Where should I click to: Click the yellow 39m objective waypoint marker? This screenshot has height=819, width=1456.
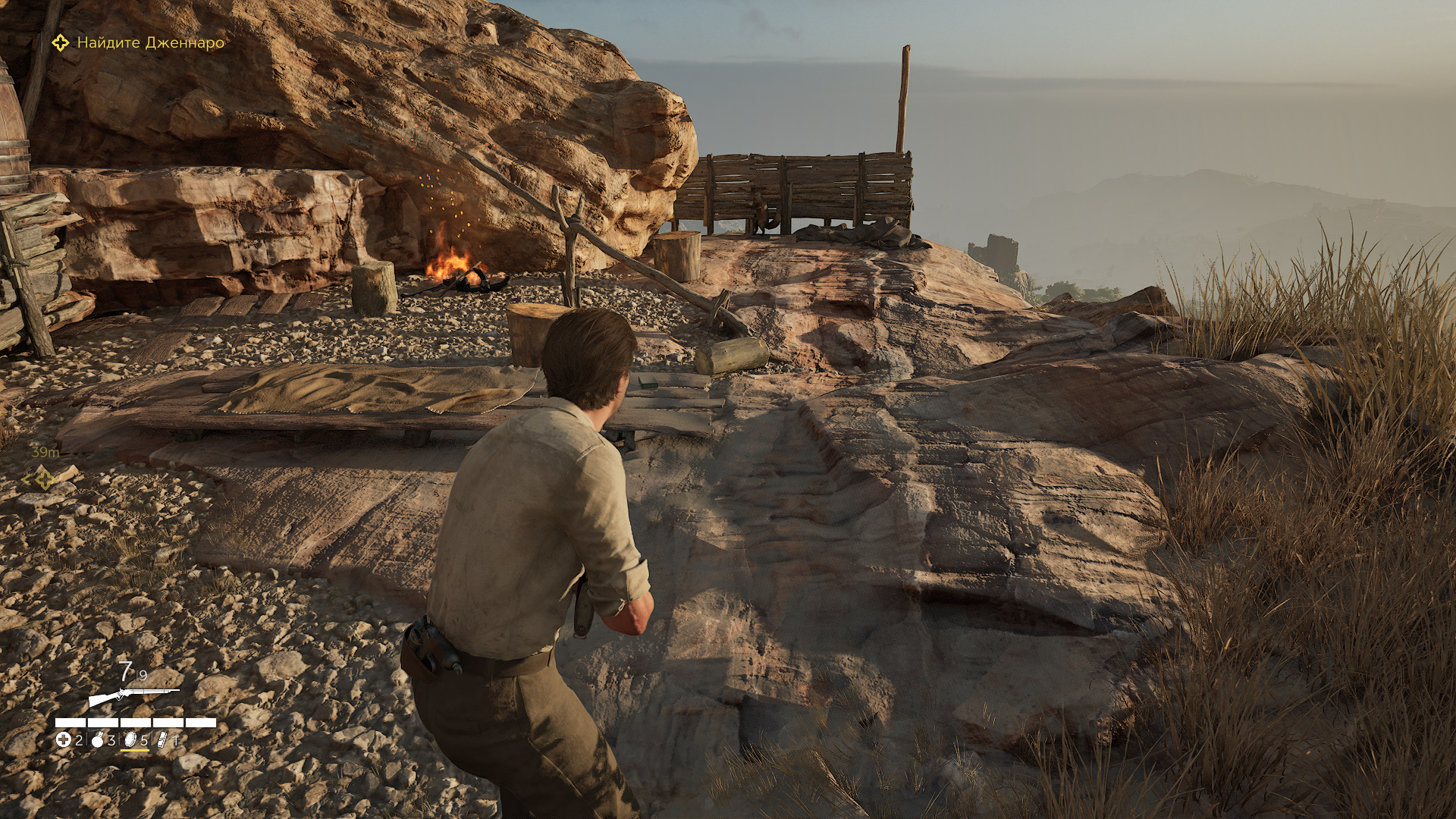44,478
